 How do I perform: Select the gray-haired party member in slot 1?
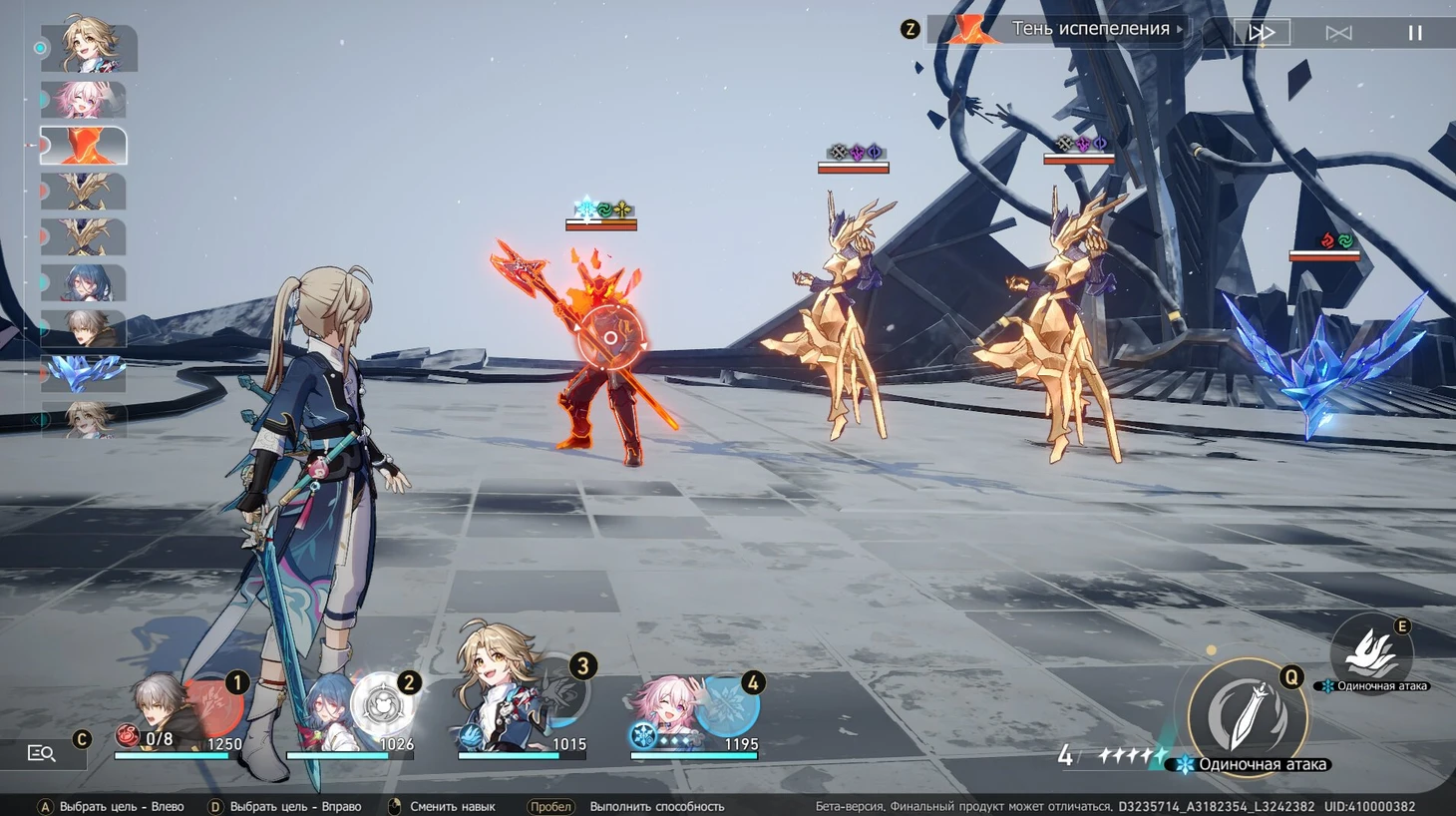[x=170, y=710]
